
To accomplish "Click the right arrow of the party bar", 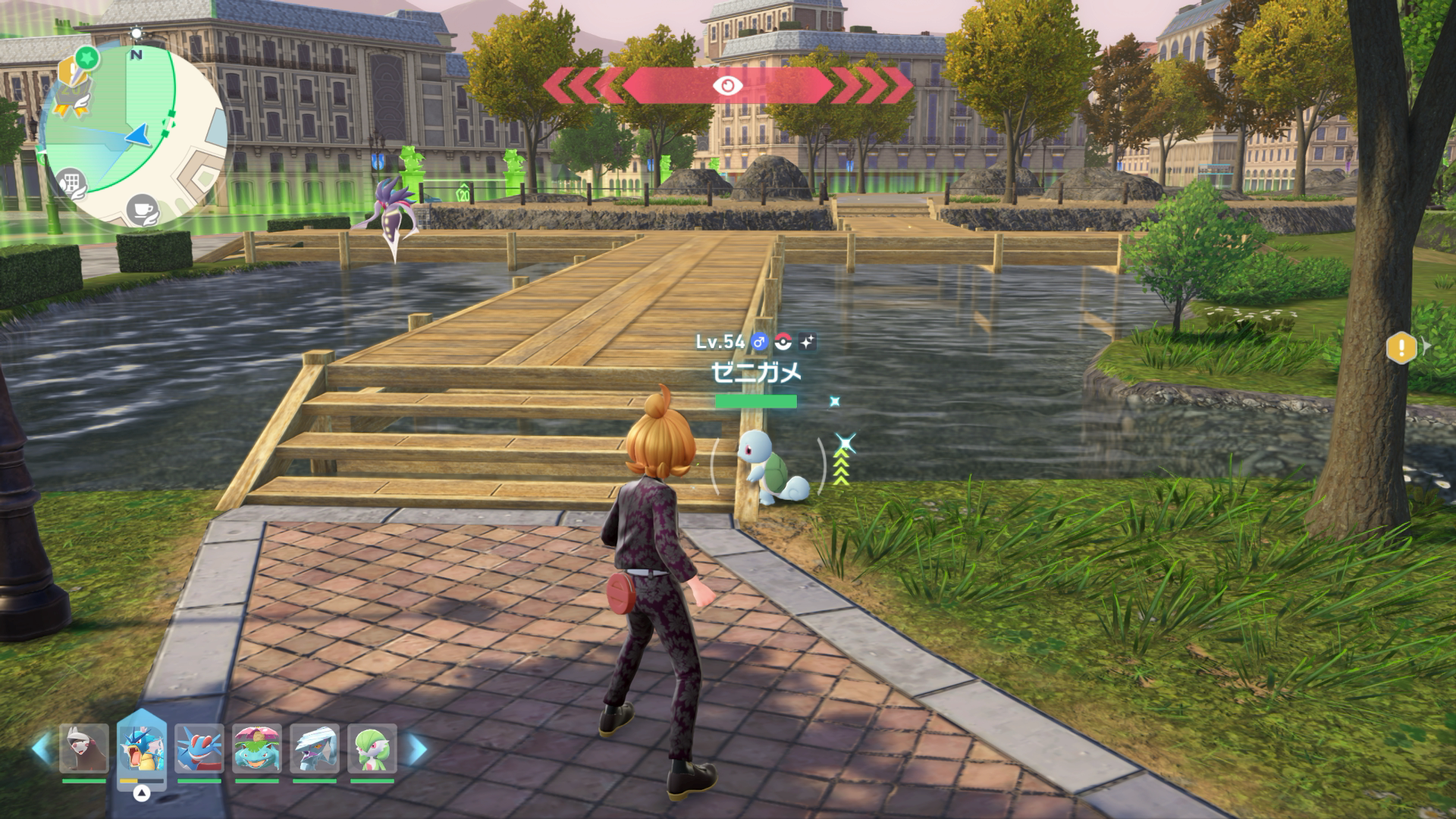I will coord(416,749).
